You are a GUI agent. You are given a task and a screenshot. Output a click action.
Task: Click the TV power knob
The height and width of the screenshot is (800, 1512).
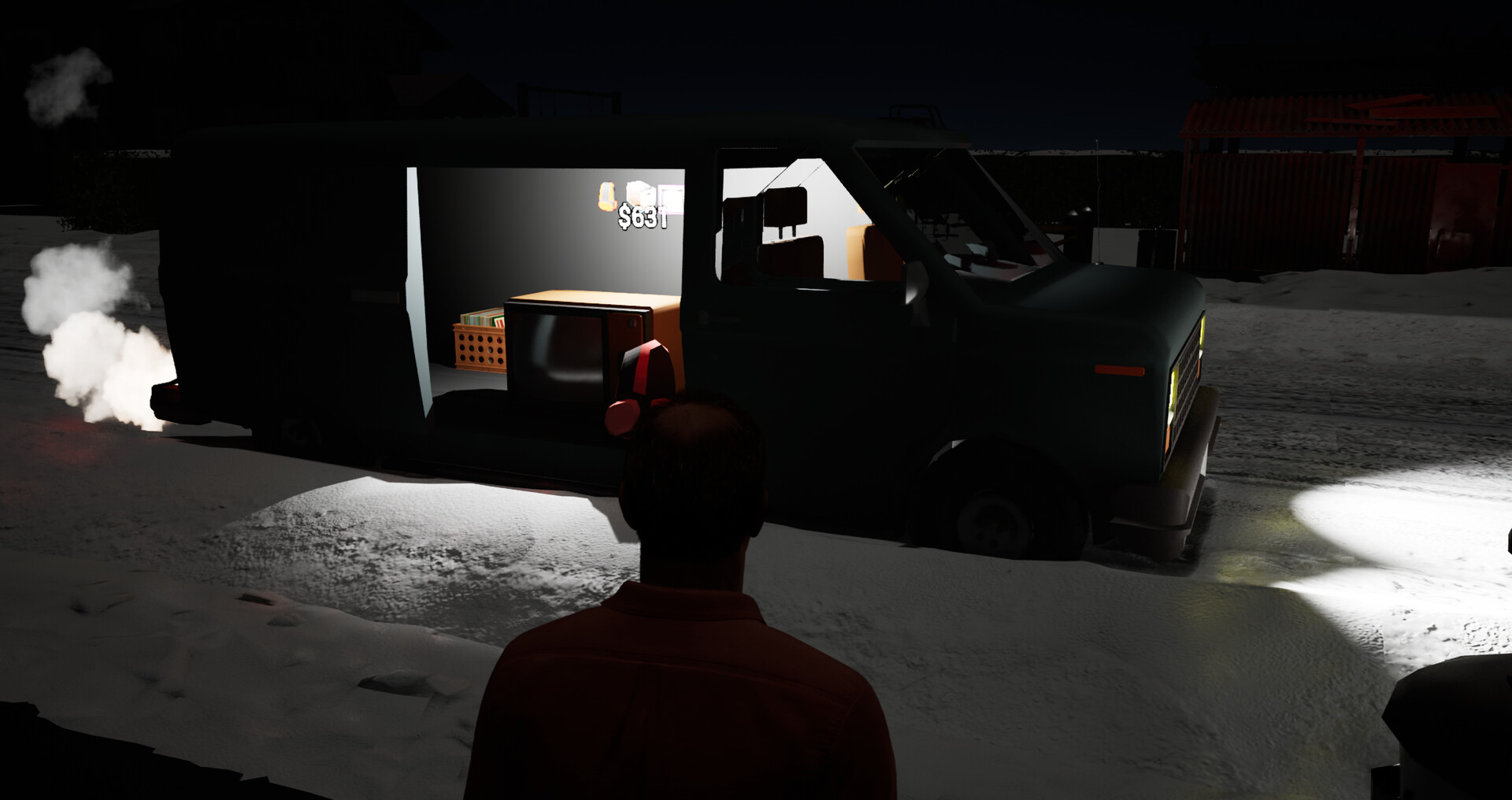(x=632, y=322)
